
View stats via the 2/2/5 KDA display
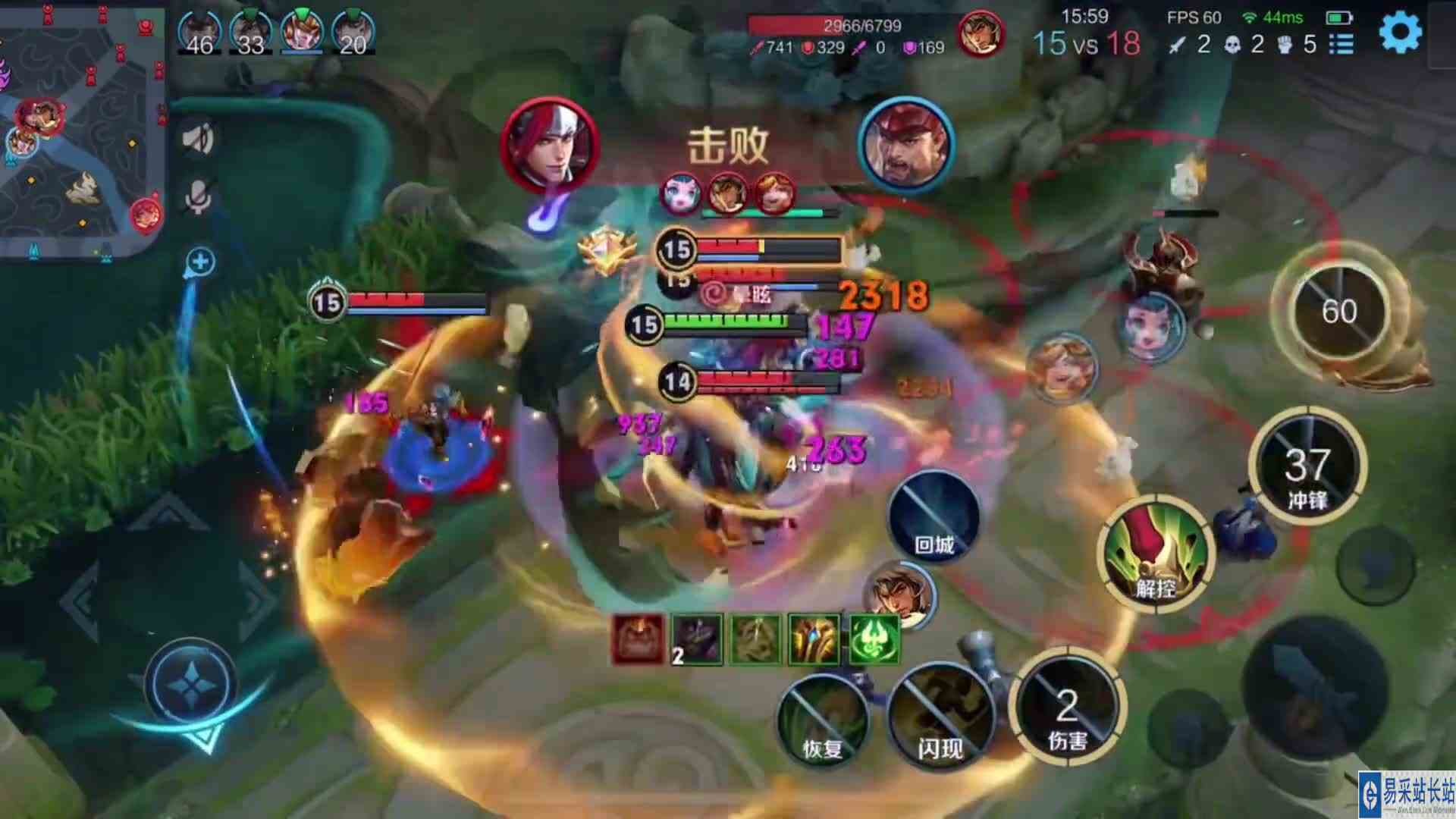point(1244,45)
